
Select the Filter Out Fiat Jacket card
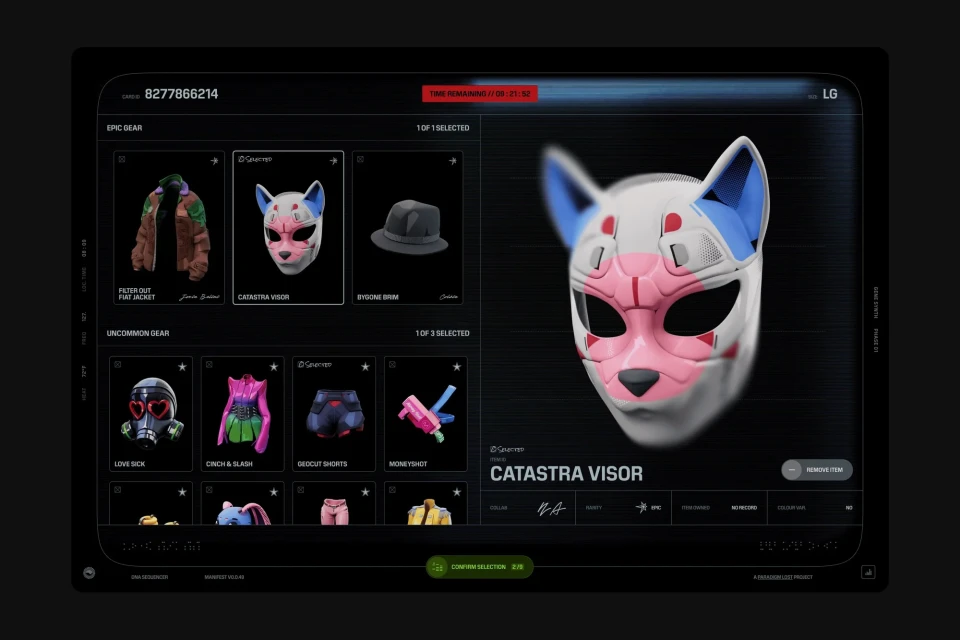[169, 228]
